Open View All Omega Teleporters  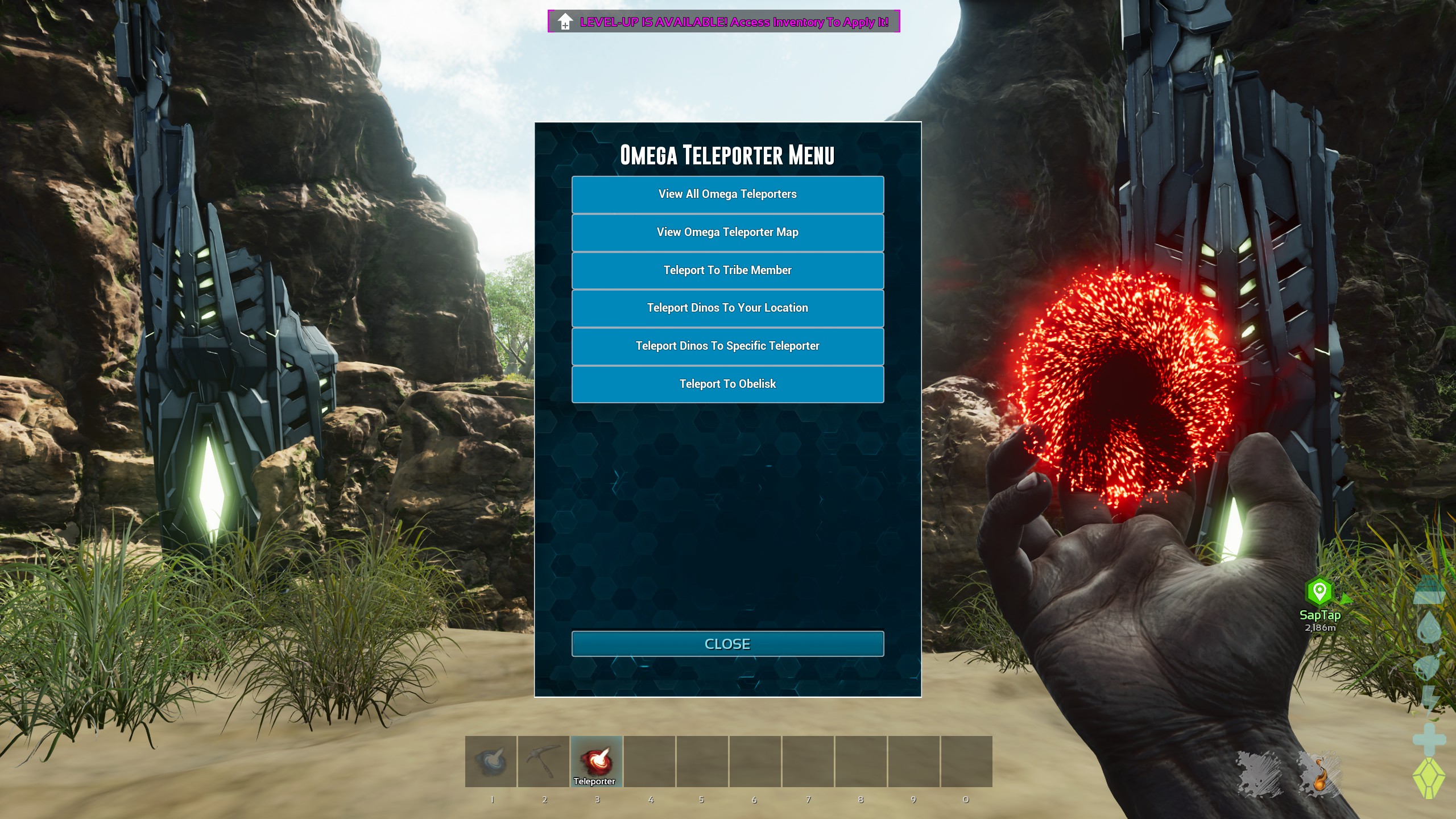click(x=727, y=195)
